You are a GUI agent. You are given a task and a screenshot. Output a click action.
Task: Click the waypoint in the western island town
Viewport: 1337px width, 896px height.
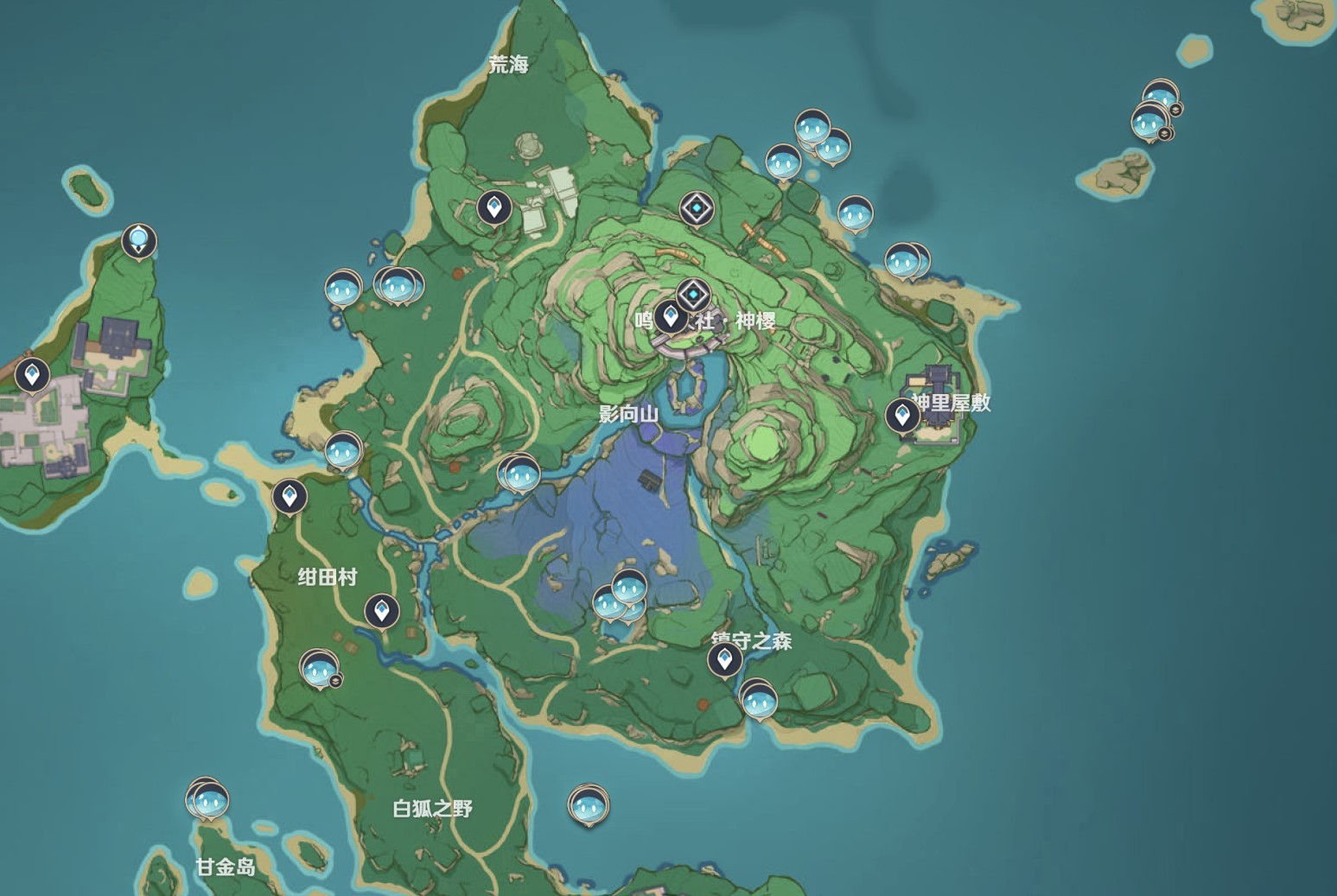[33, 375]
